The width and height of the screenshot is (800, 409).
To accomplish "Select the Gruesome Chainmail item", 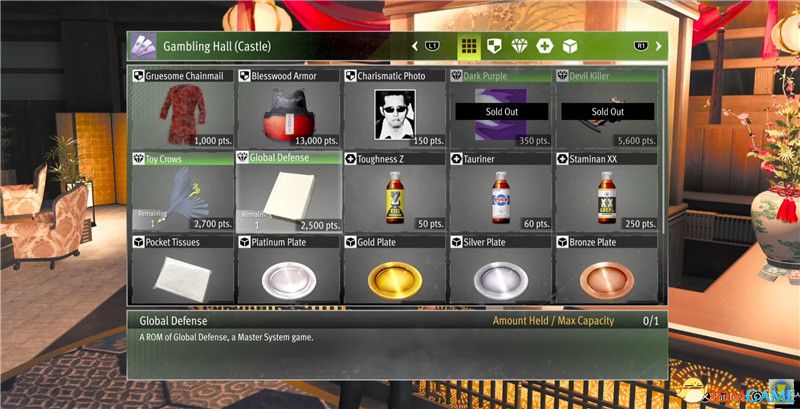I will [x=182, y=110].
